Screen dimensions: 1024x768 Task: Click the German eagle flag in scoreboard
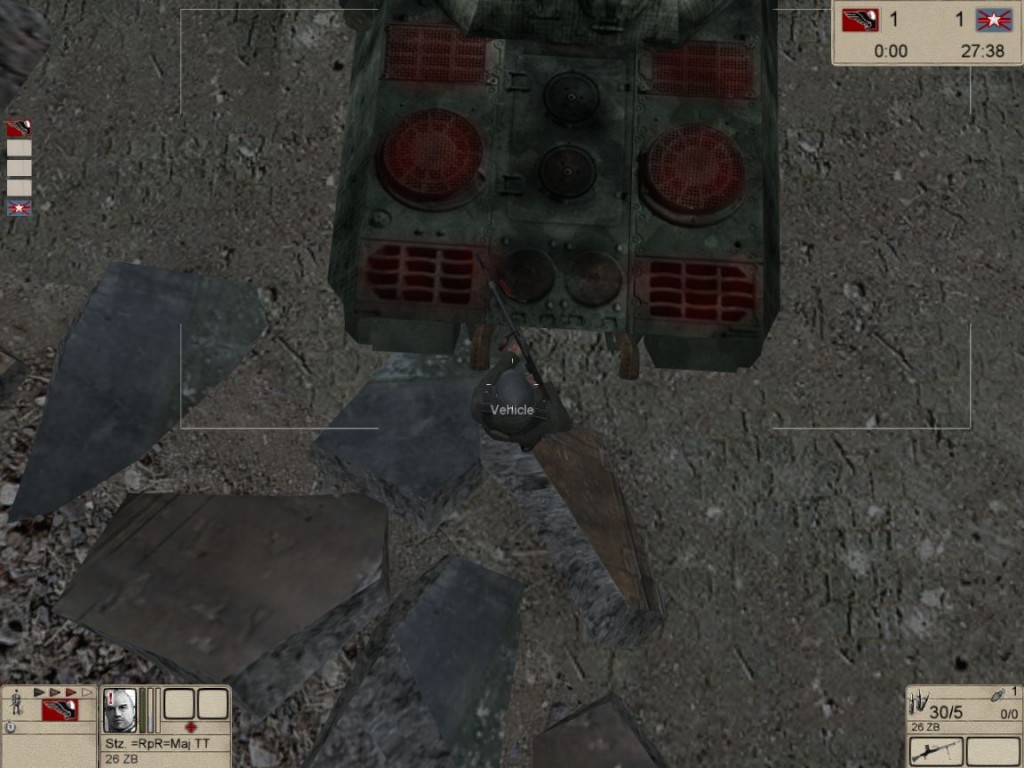858,20
